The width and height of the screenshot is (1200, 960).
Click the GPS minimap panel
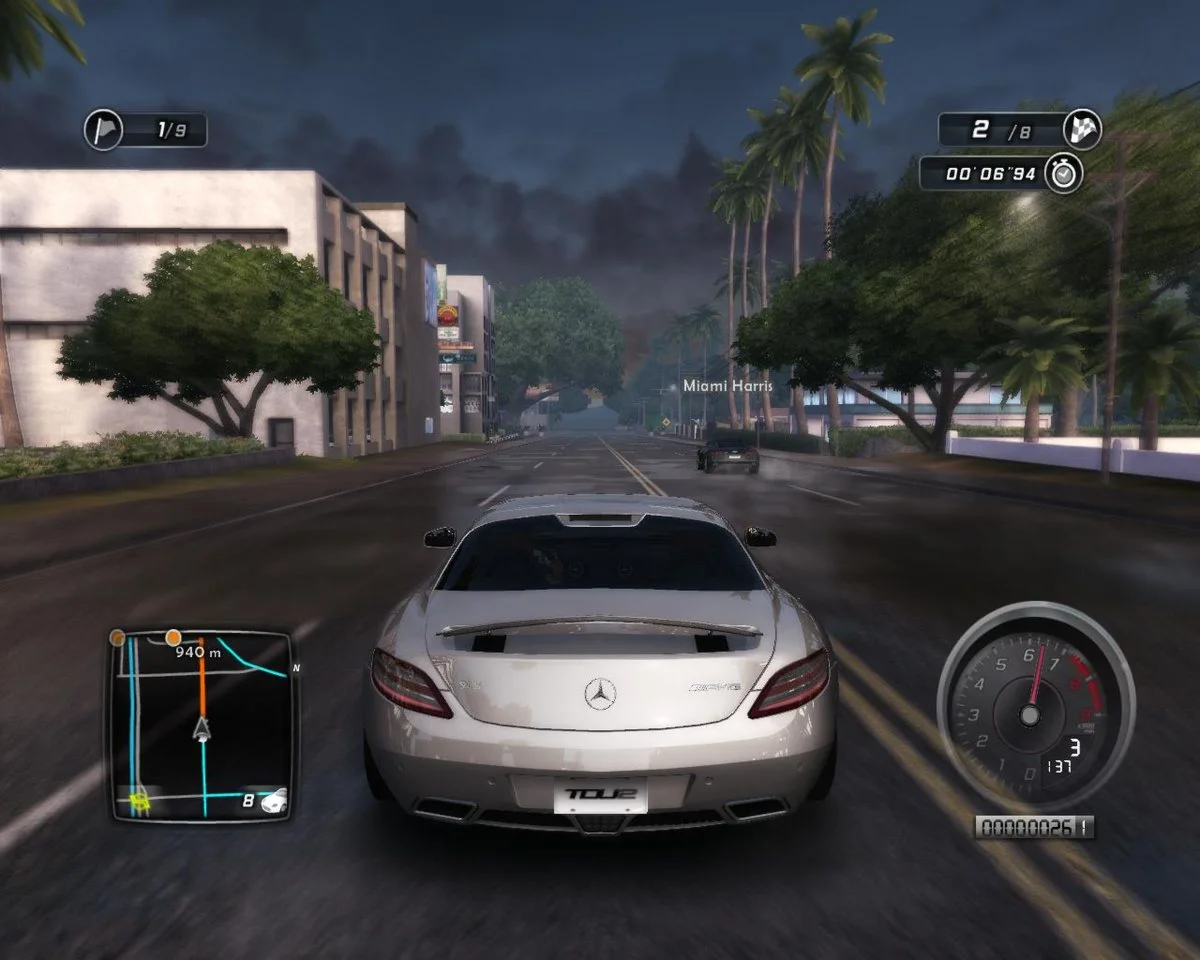[x=200, y=724]
